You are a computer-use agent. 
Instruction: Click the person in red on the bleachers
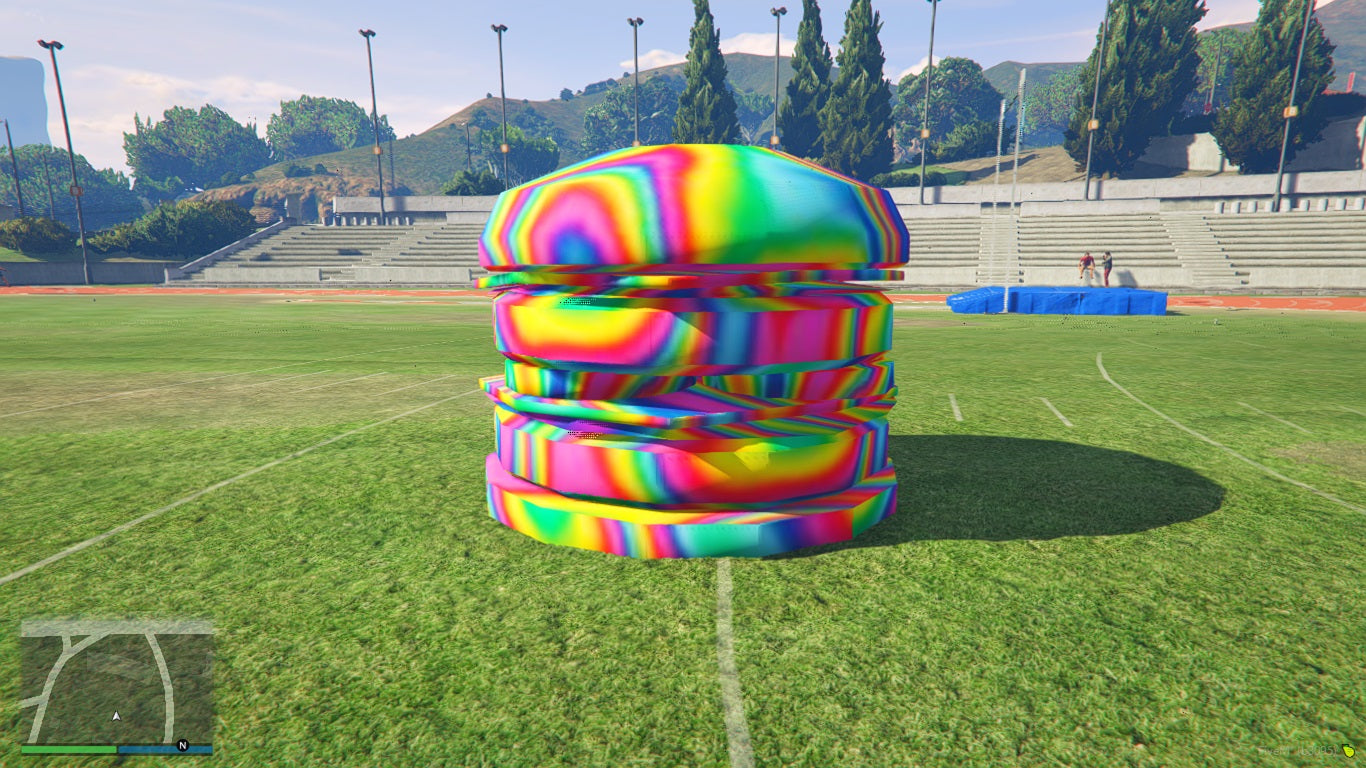pos(1086,262)
